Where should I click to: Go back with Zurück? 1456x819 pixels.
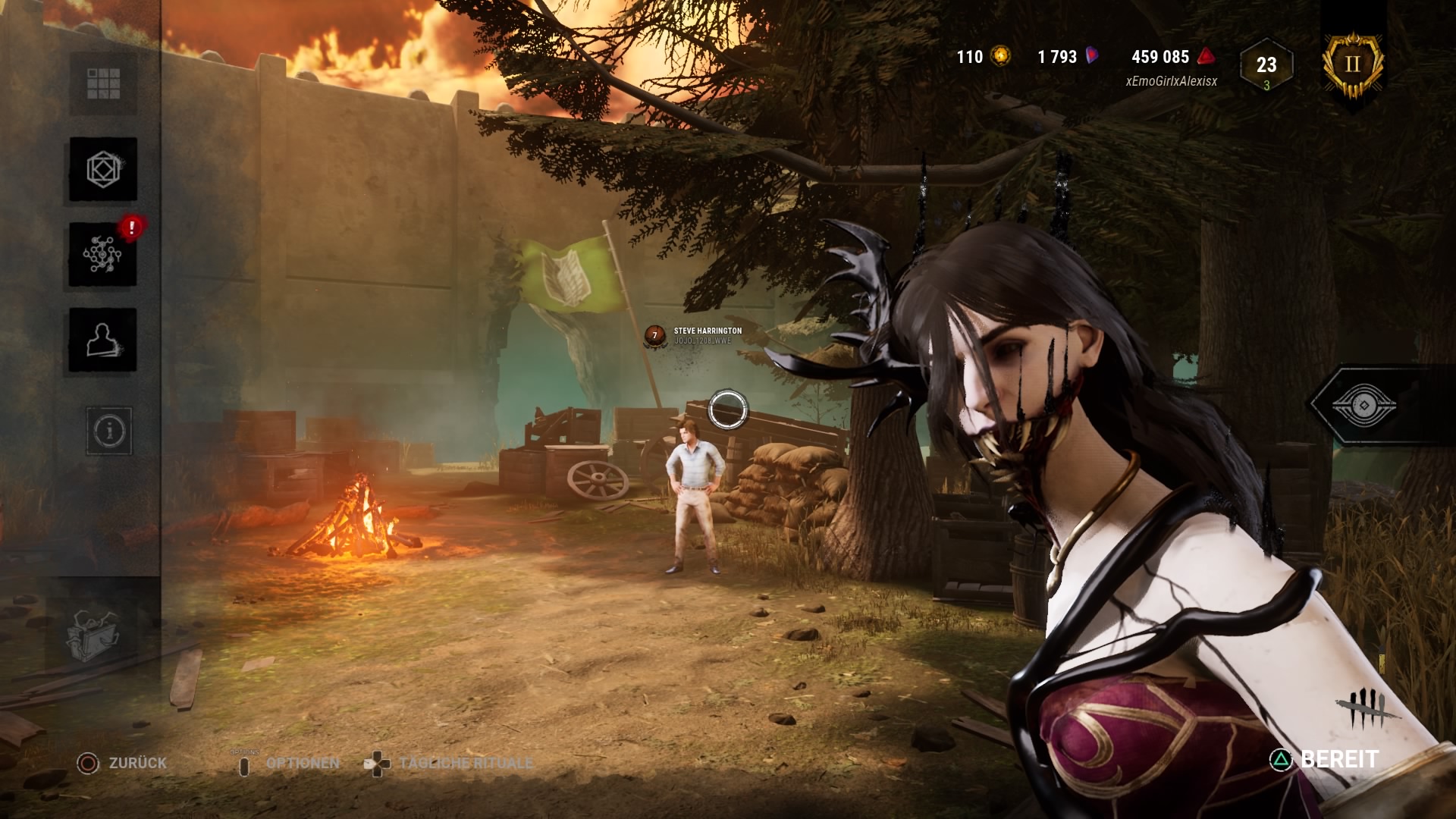point(123,763)
